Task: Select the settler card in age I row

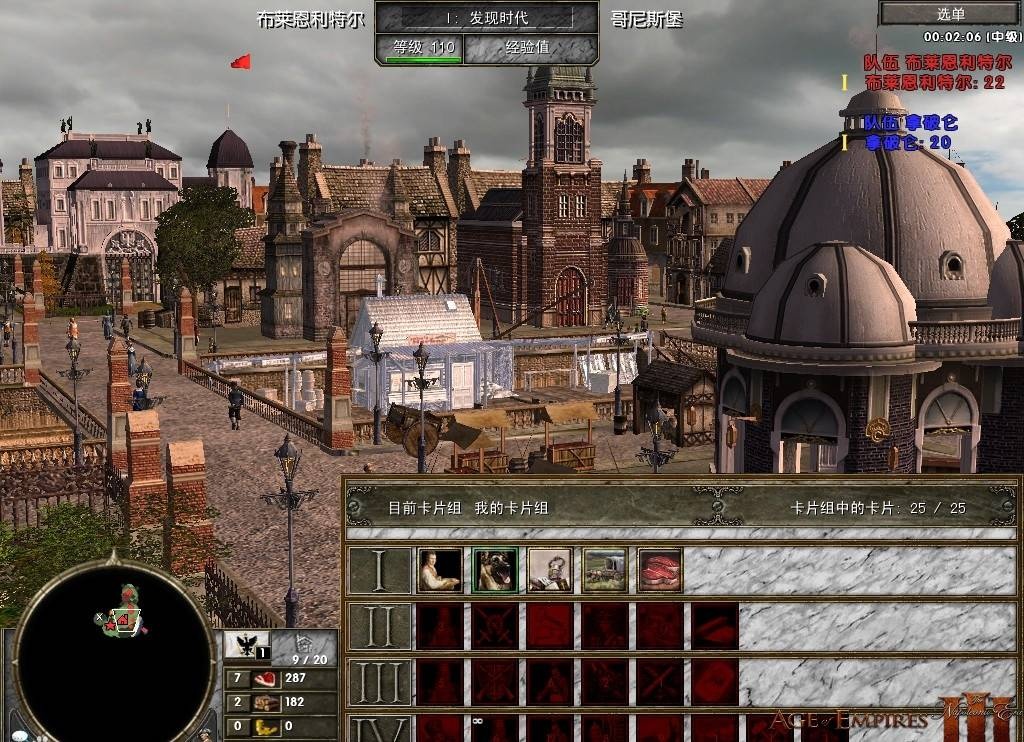Action: coord(440,570)
